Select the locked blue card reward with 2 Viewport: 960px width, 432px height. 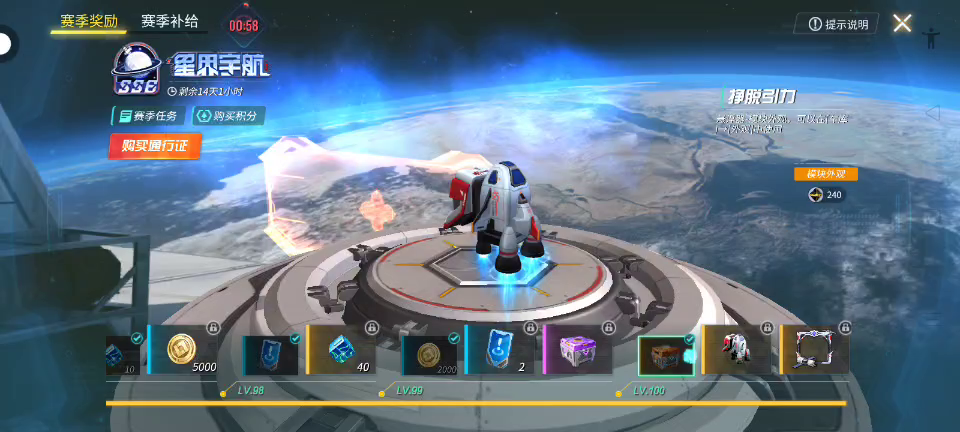pos(500,350)
